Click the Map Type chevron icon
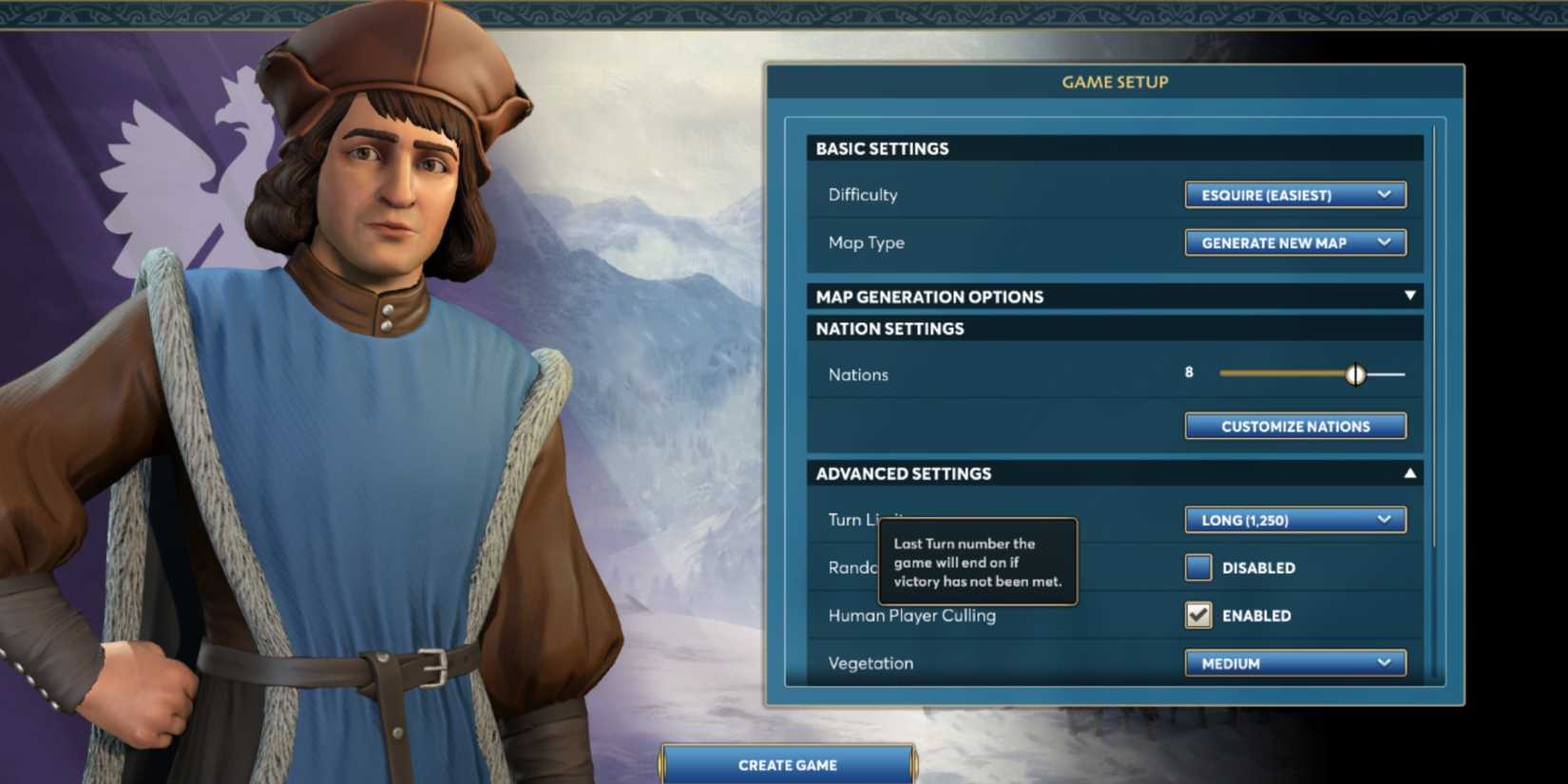Viewport: 1568px width, 784px height. click(1386, 242)
